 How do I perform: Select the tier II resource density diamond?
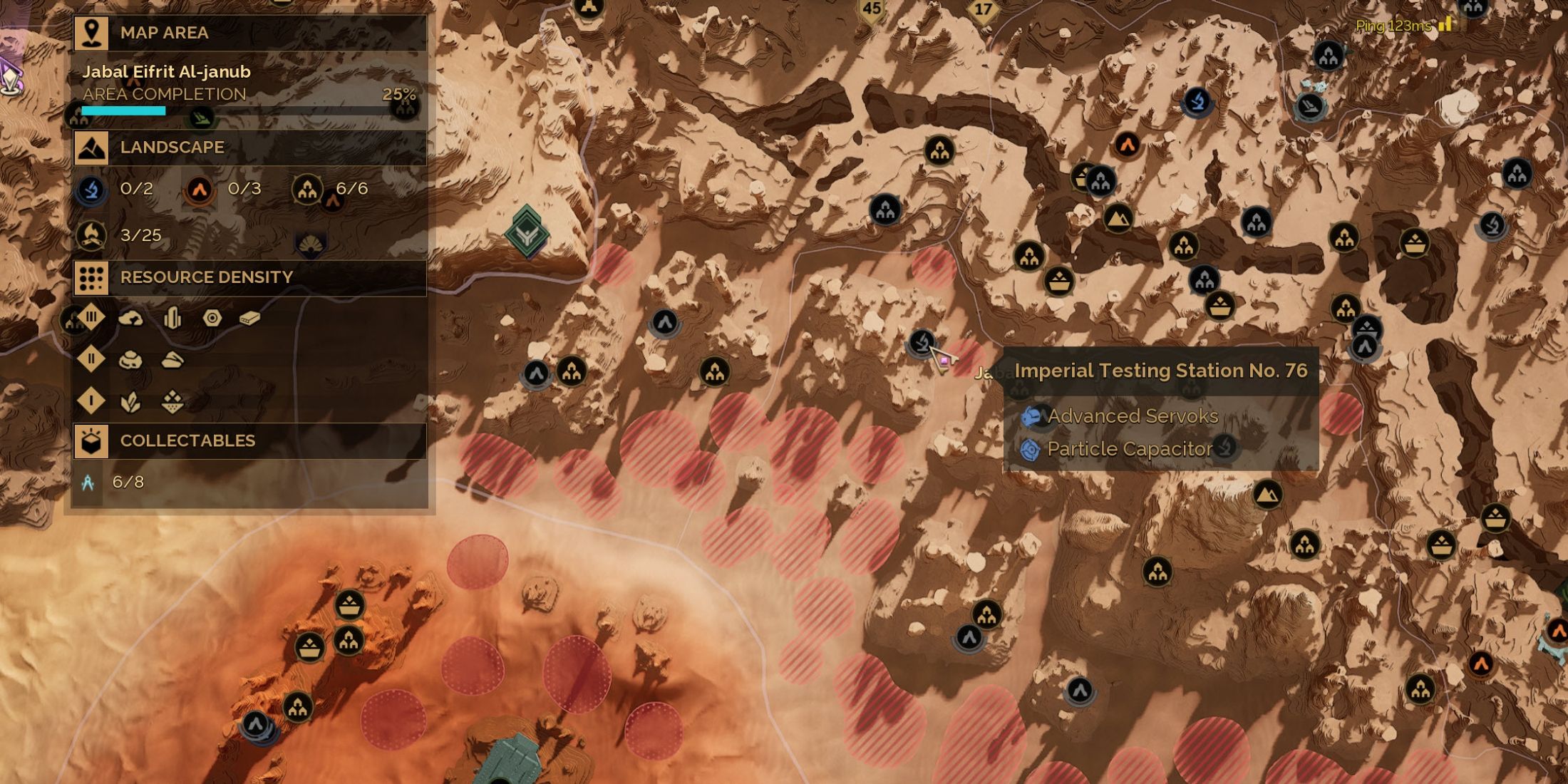click(x=91, y=359)
